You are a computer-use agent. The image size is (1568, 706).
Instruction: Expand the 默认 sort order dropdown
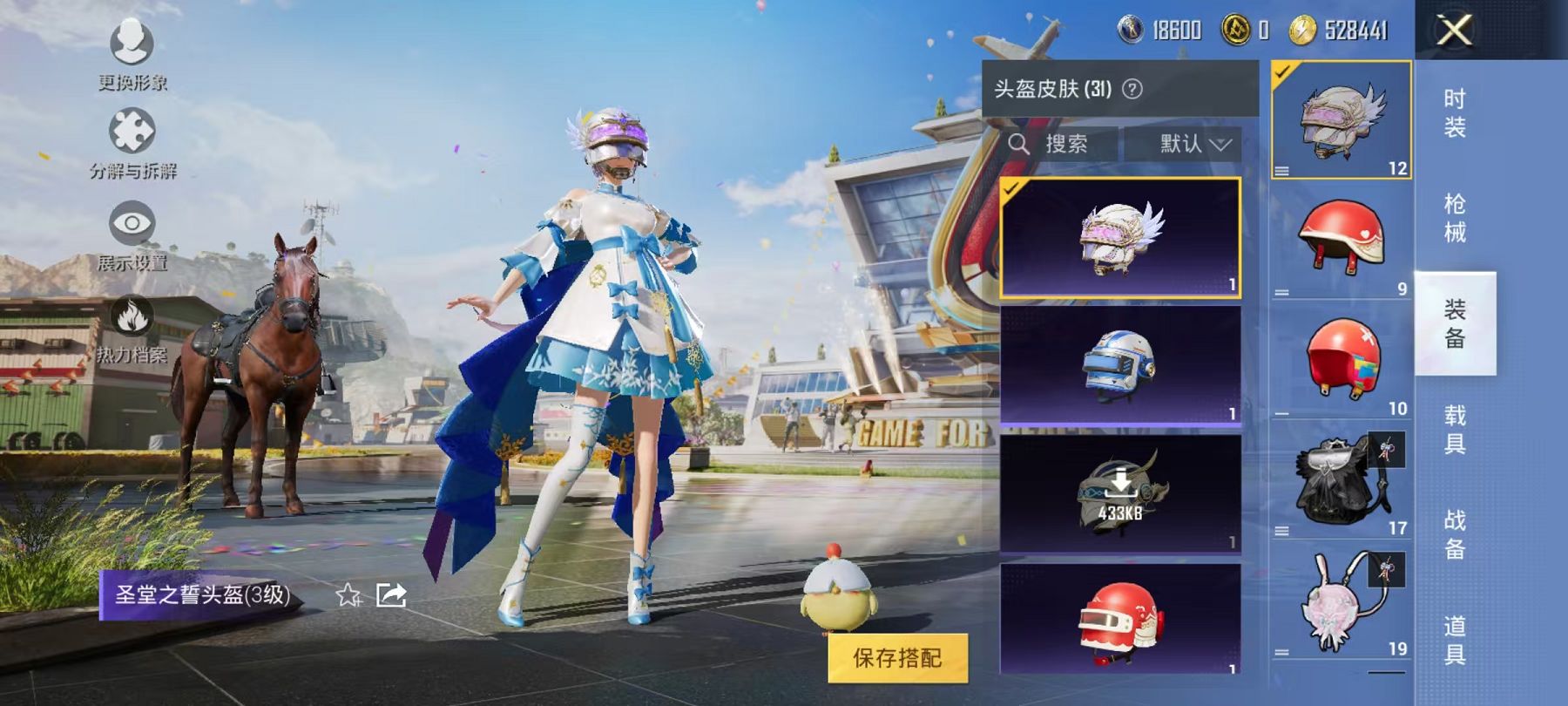[x=1194, y=144]
